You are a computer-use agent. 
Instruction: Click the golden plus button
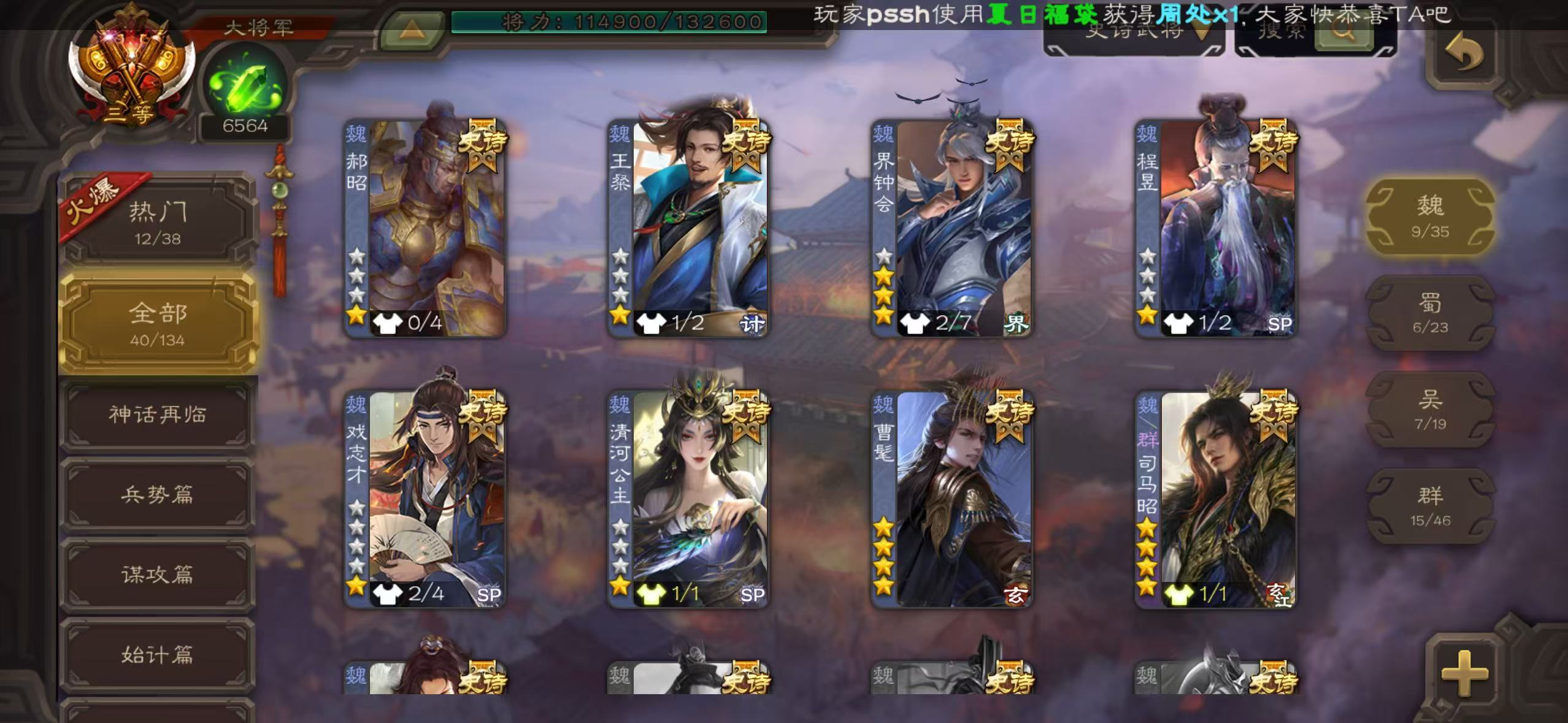click(1464, 673)
